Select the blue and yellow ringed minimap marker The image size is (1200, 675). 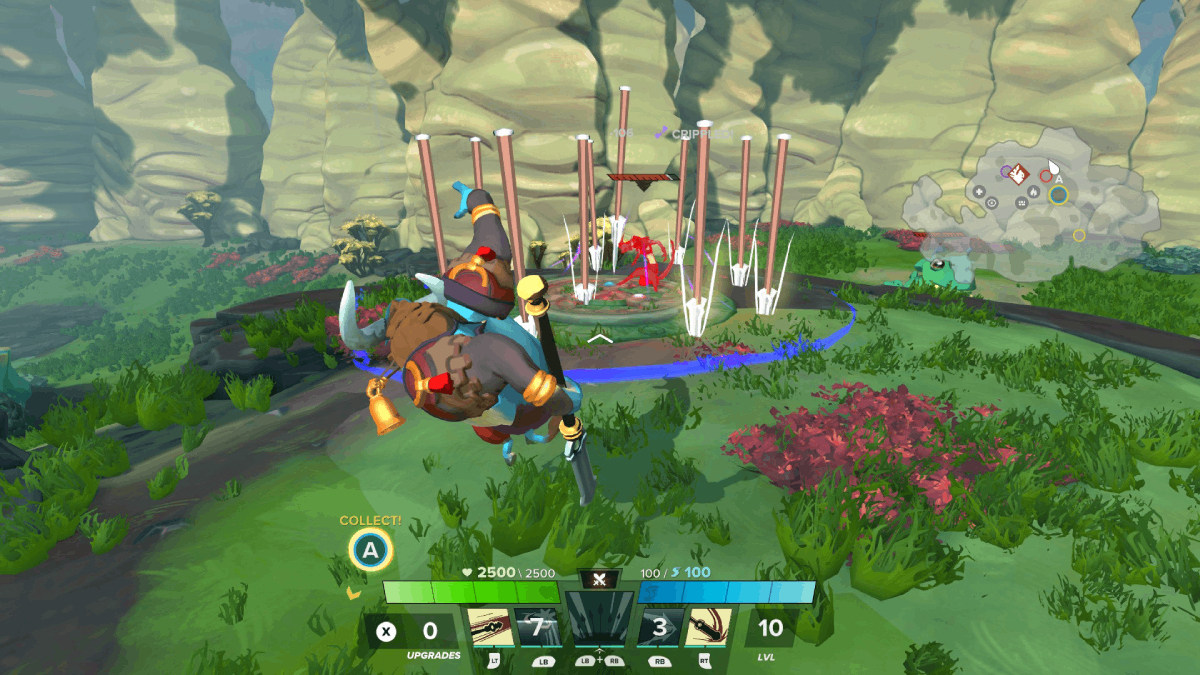click(1058, 194)
